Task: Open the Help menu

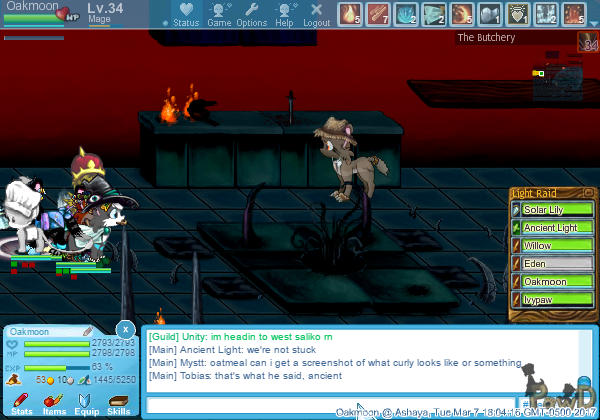Action: point(284,15)
